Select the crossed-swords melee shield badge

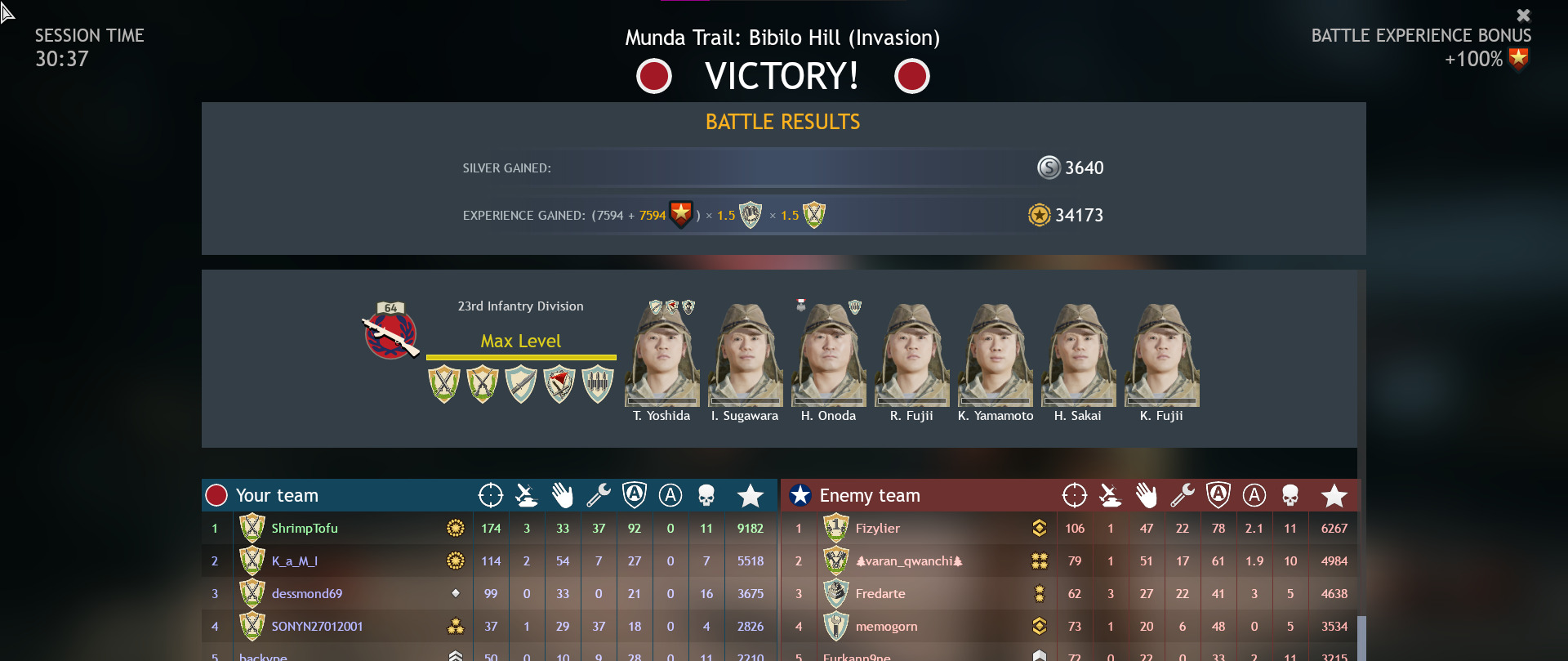pyautogui.click(x=443, y=384)
